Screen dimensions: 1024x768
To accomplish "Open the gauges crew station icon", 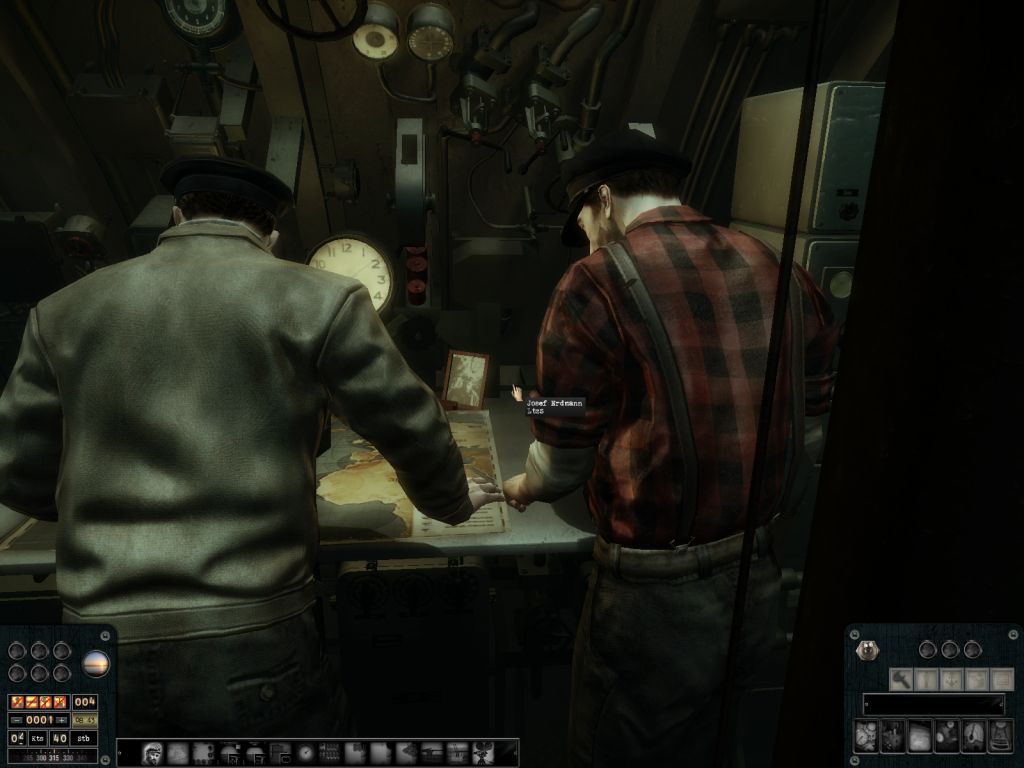I will click(867, 737).
